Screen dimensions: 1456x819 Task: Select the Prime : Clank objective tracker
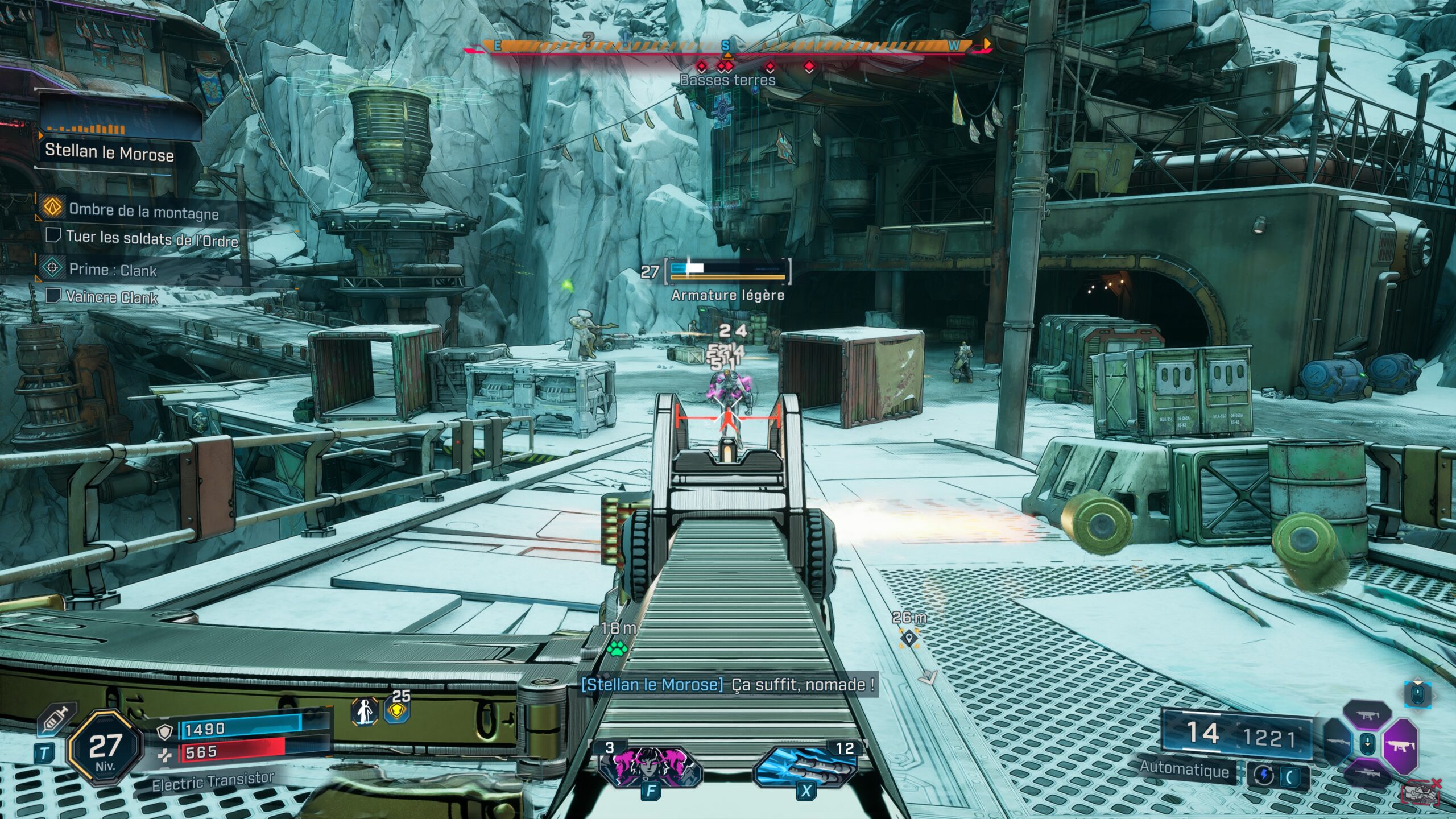[112, 270]
